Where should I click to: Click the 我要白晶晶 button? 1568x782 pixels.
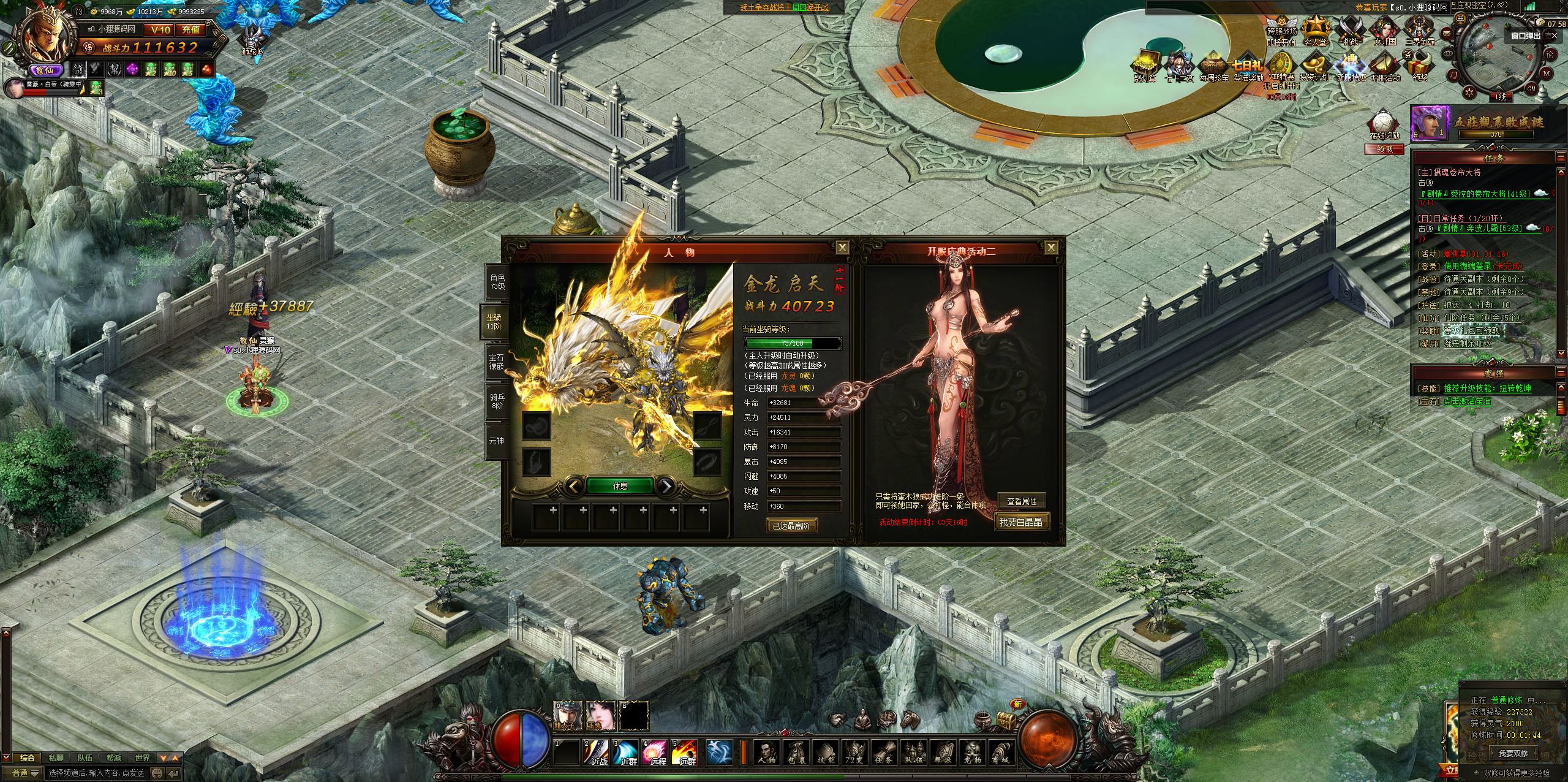click(1020, 522)
